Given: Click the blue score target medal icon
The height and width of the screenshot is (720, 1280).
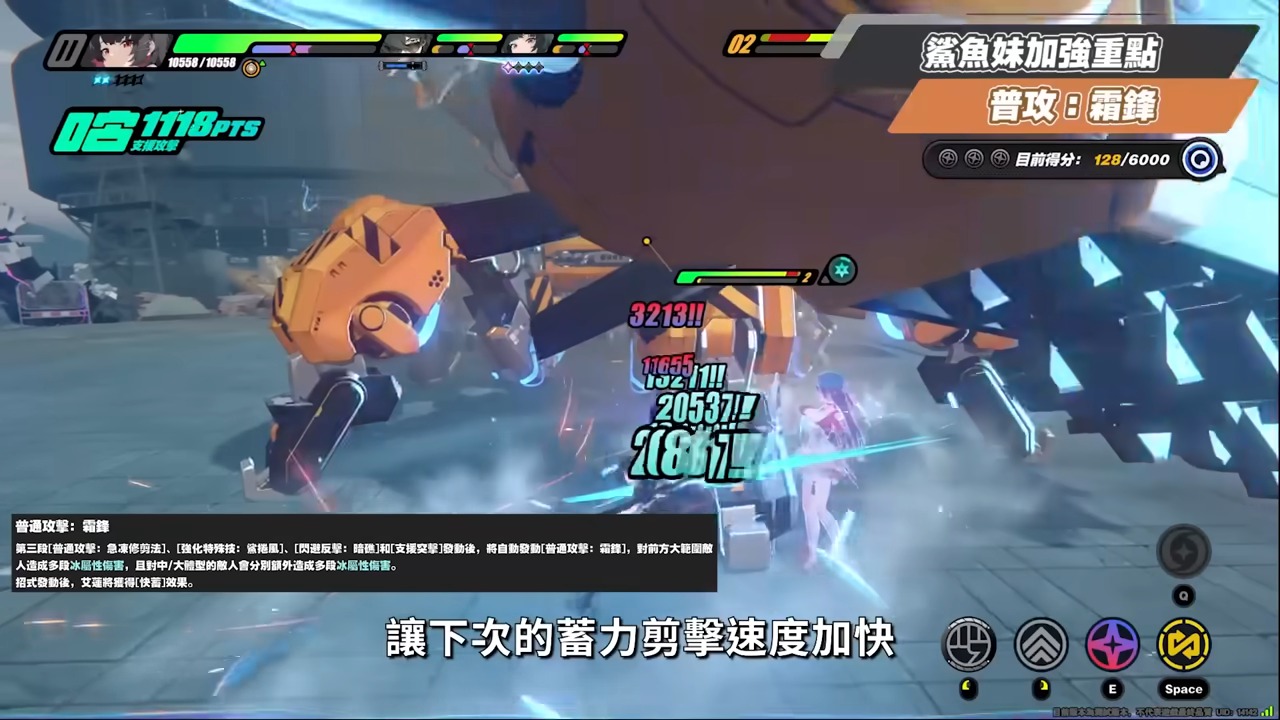Looking at the screenshot, I should tap(1200, 159).
